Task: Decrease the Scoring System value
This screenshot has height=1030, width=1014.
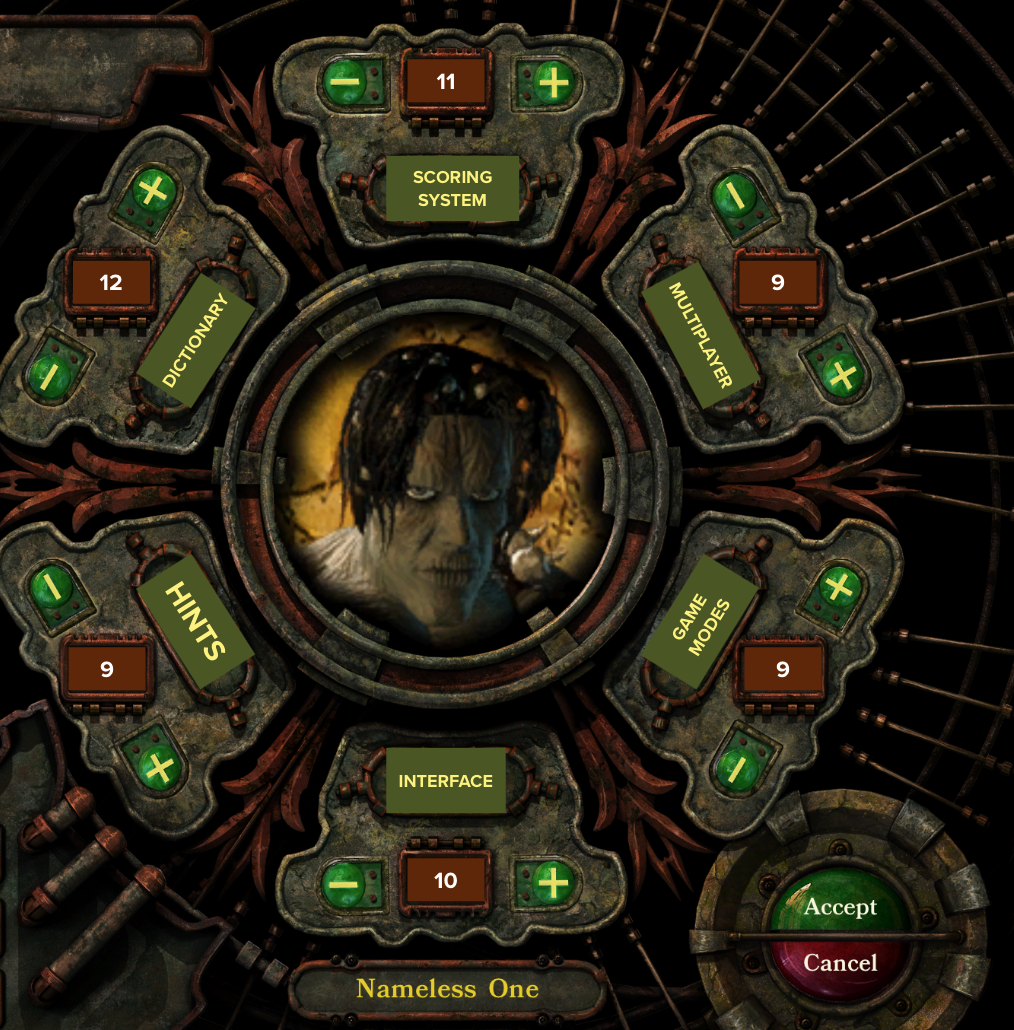Action: (x=343, y=83)
